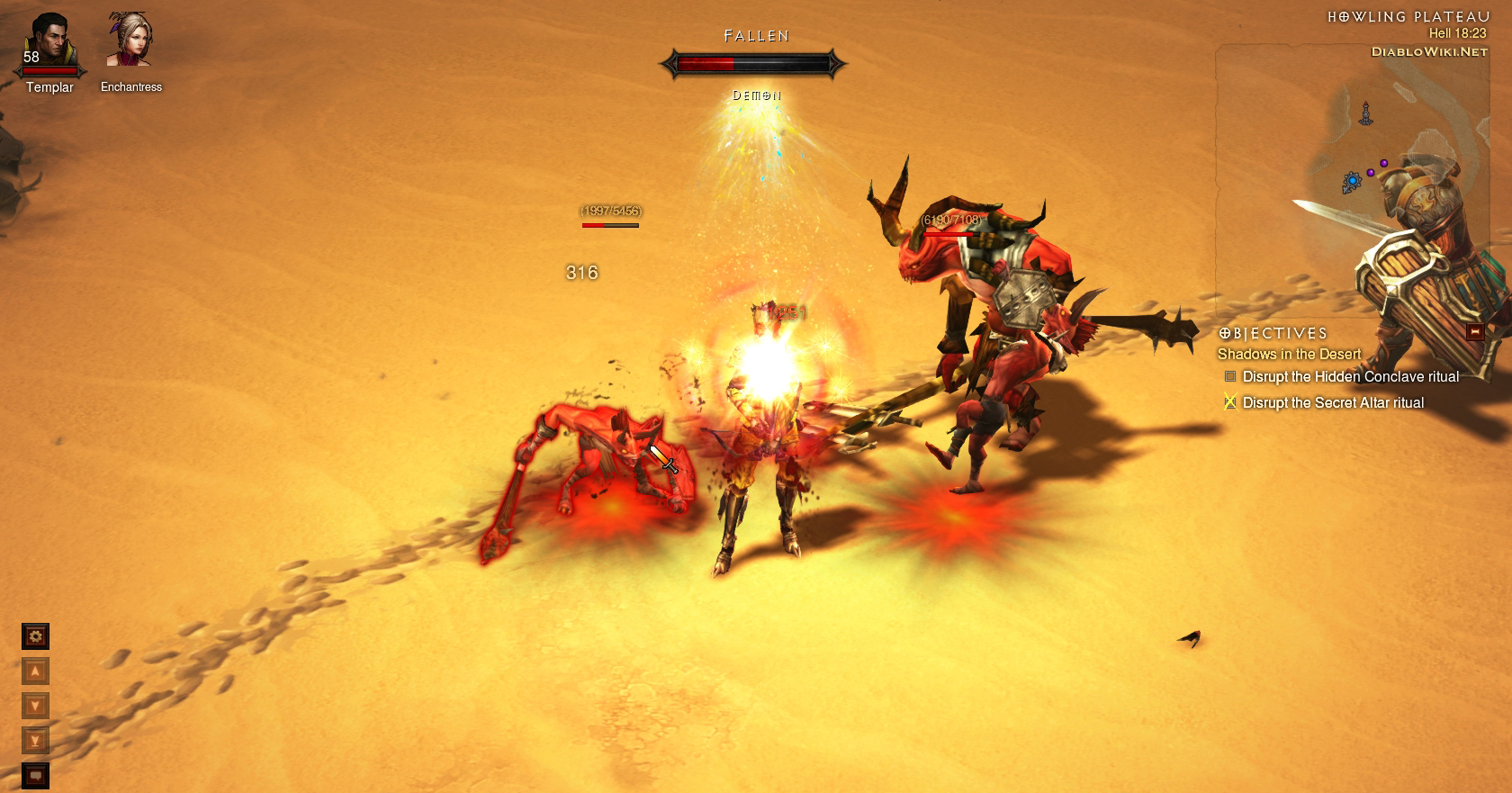Collapse the Objectives tracker with red button
Viewport: 1512px width, 793px height.
(x=1474, y=332)
